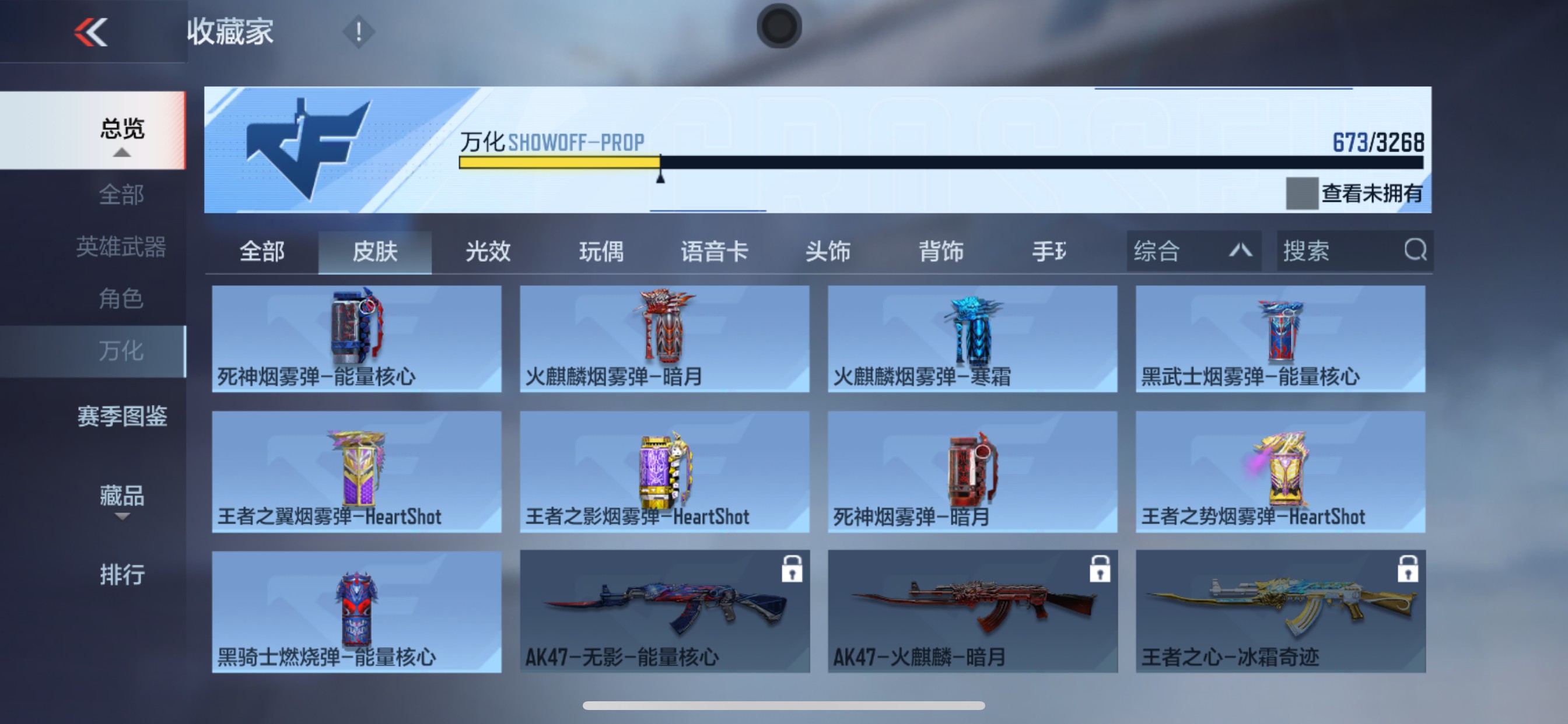This screenshot has width=1568, height=724.
Task: Select 英雄武器 in the left panel
Action: point(122,248)
